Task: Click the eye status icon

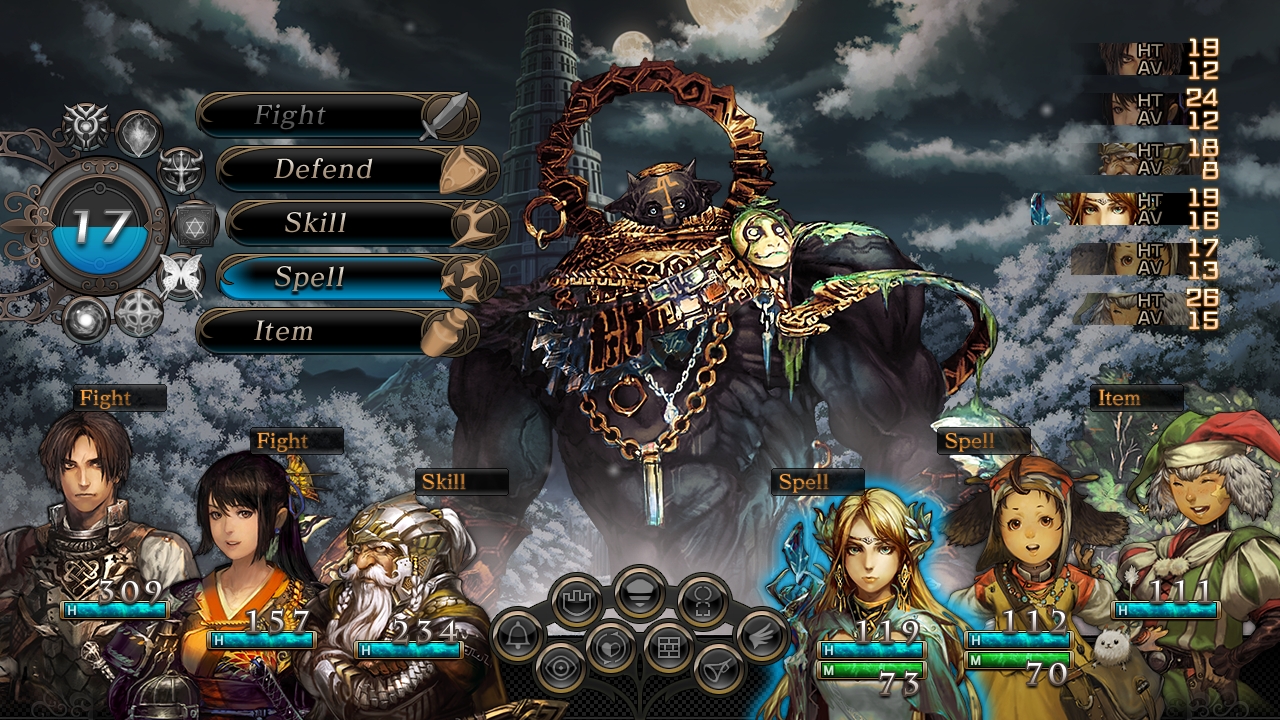Action: [x=561, y=668]
